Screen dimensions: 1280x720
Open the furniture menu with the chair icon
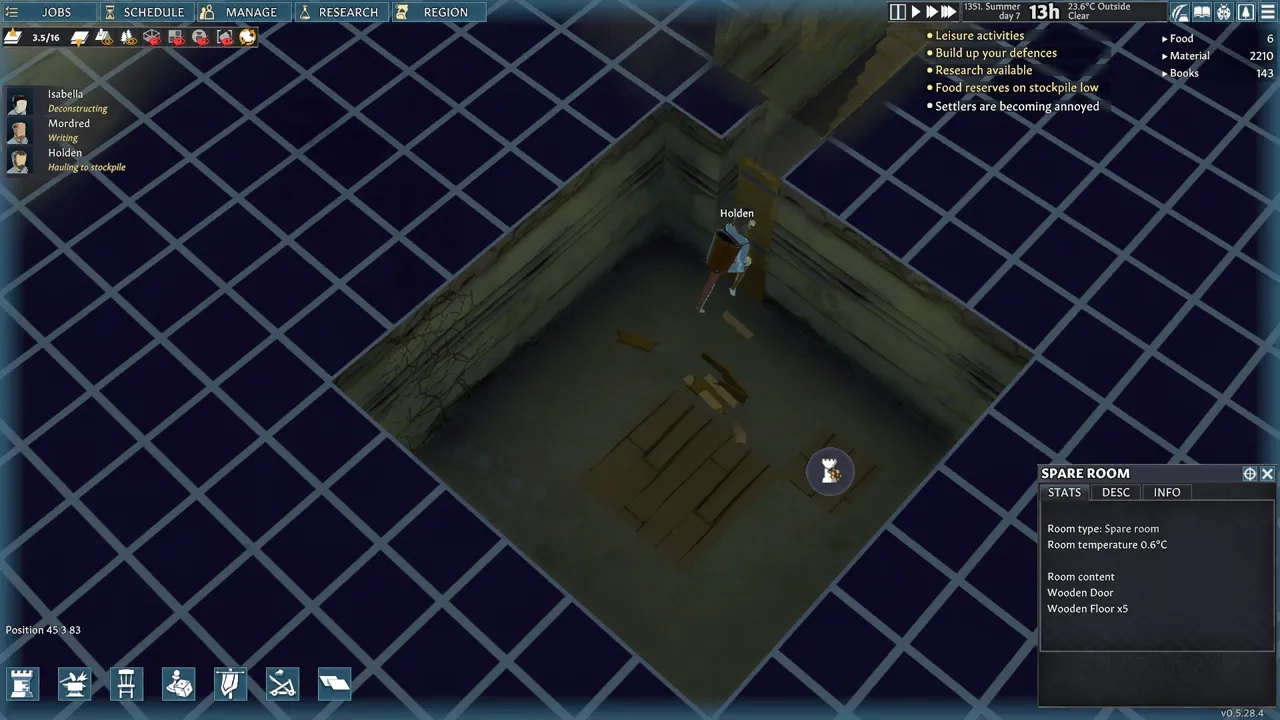click(x=126, y=684)
